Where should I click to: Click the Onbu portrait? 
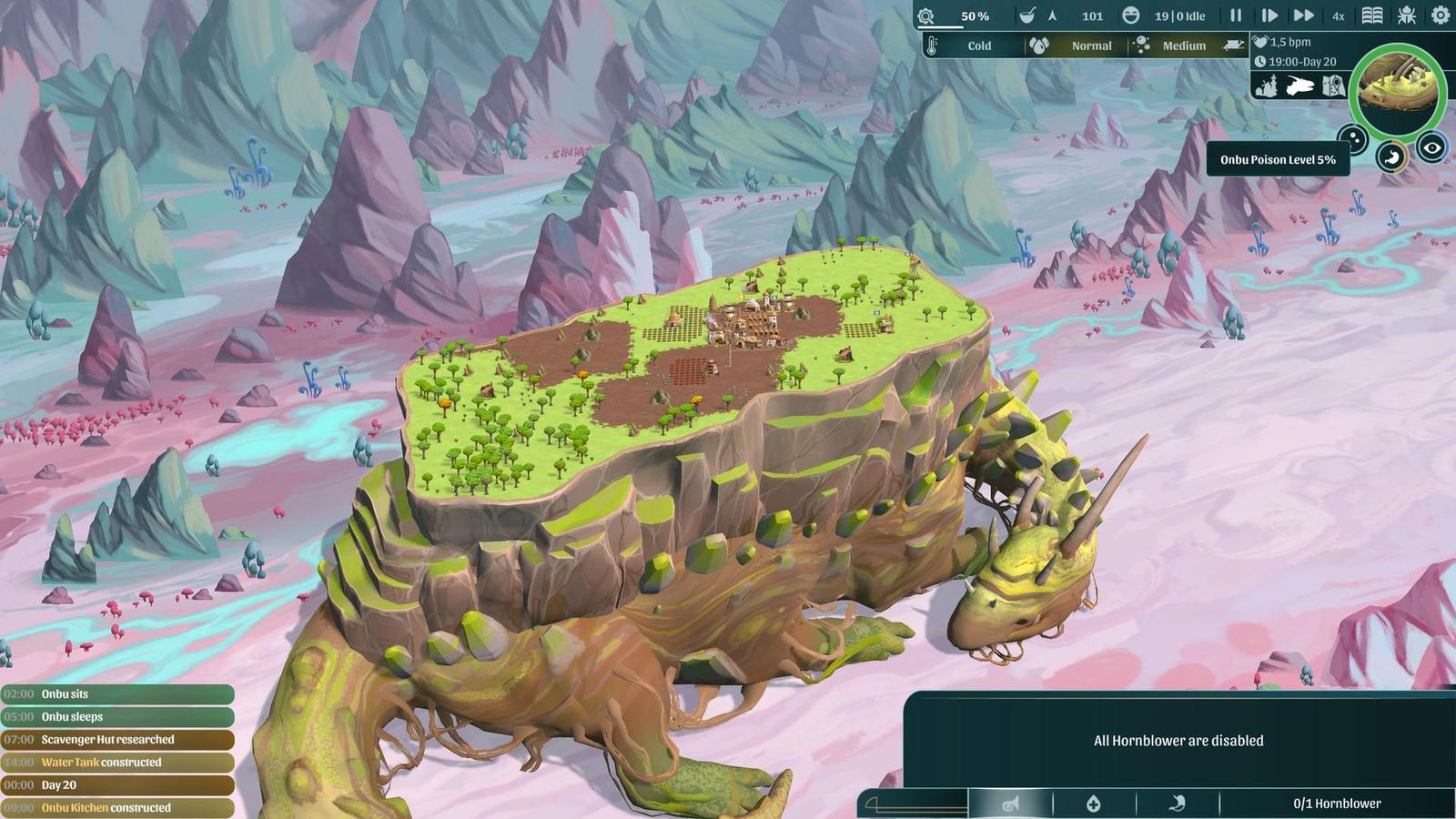(1398, 90)
